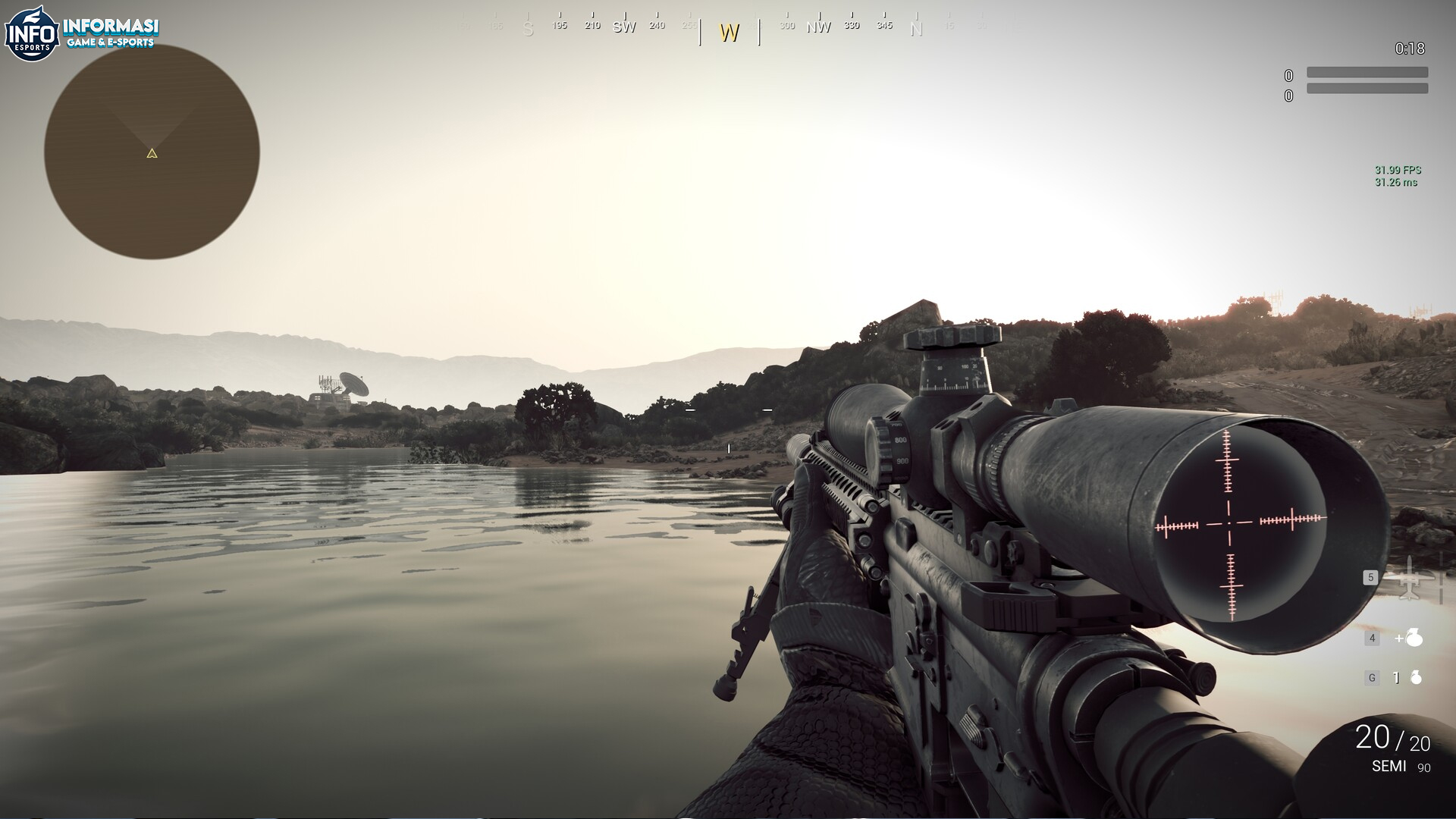Select the highlighted W heading on the compass
The width and height of the screenshot is (1456, 819).
pos(729,33)
